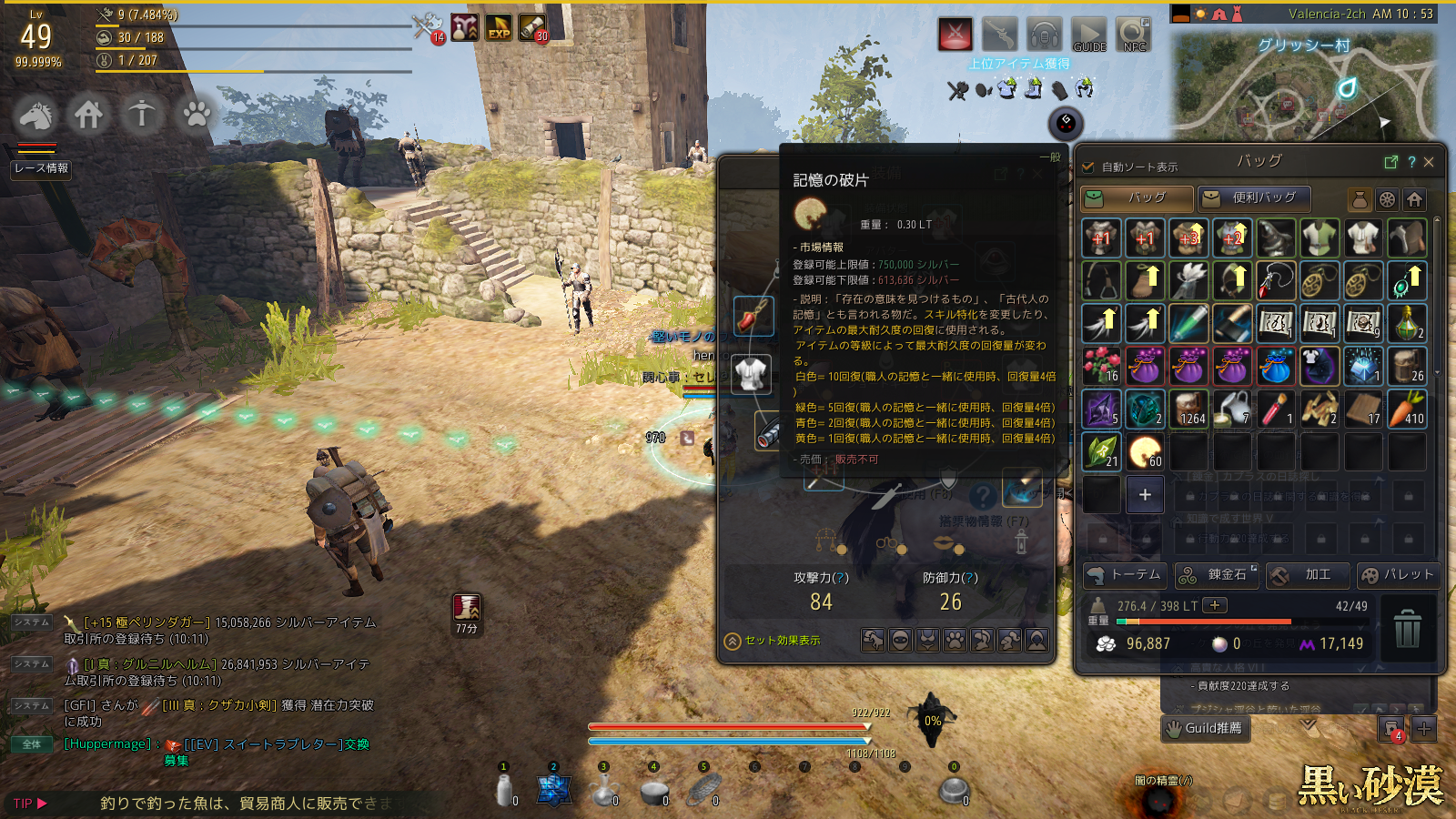Open the GUIDE button
Viewport: 1456px width, 819px height.
click(1089, 35)
